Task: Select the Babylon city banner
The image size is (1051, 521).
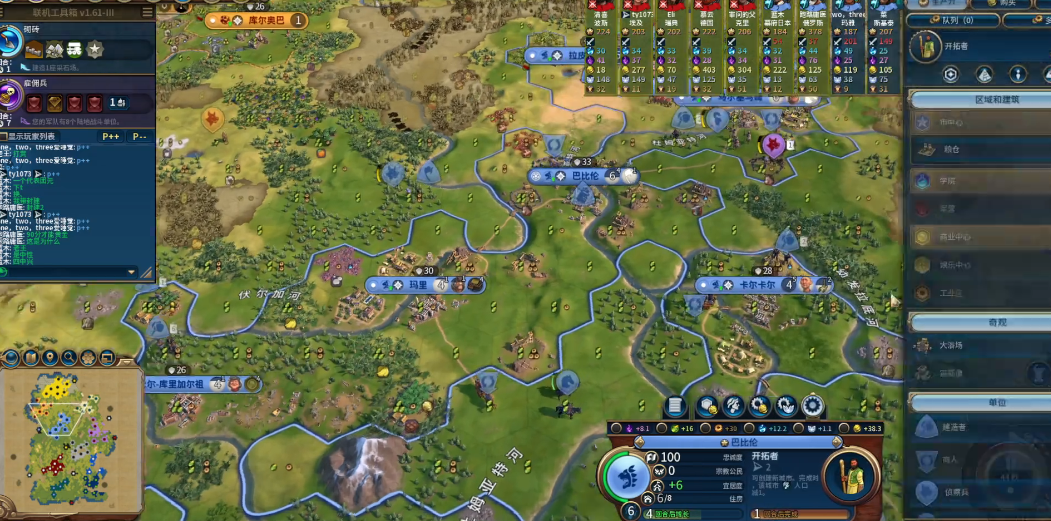Action: (585, 176)
